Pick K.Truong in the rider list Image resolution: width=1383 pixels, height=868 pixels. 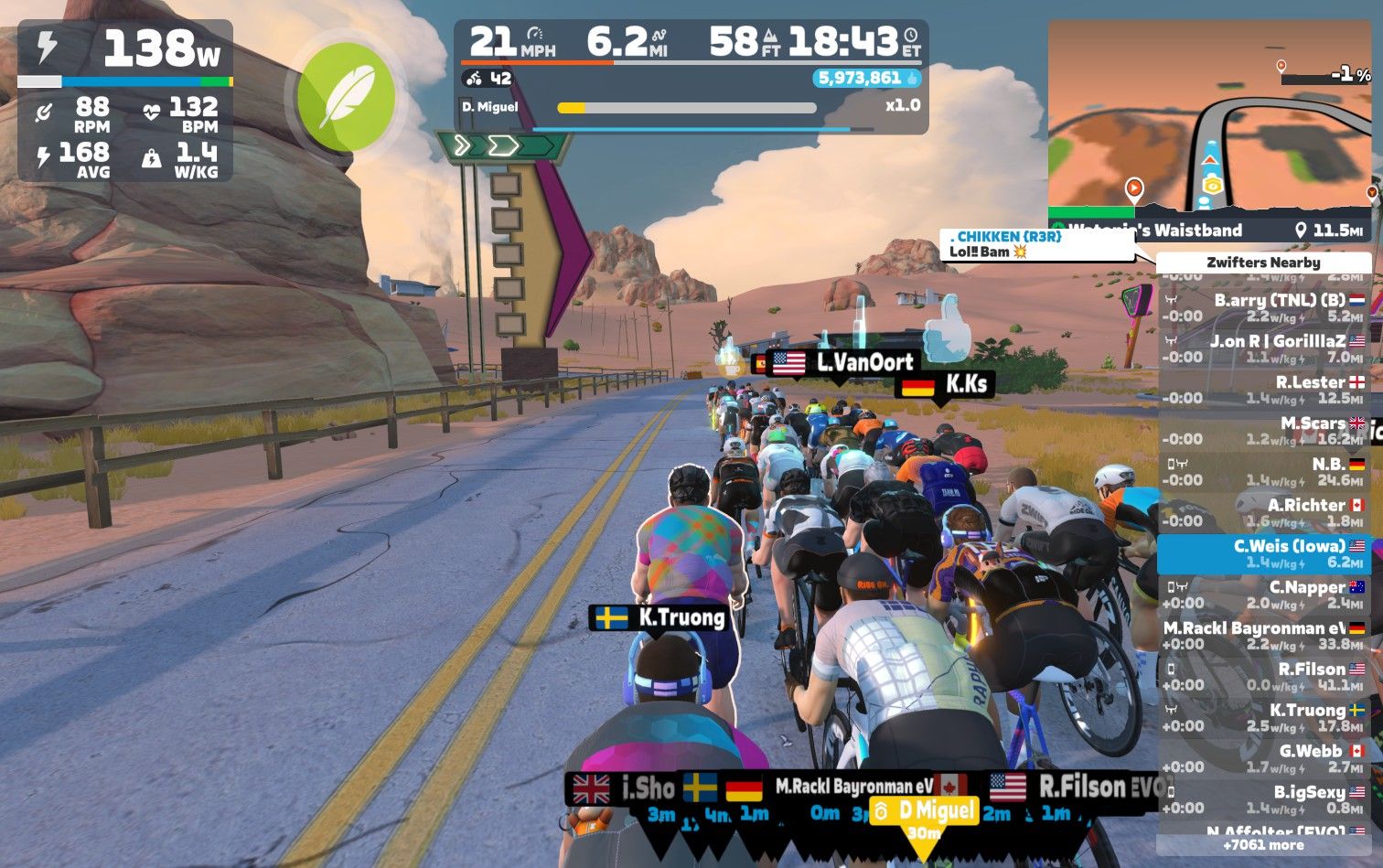[1263, 717]
